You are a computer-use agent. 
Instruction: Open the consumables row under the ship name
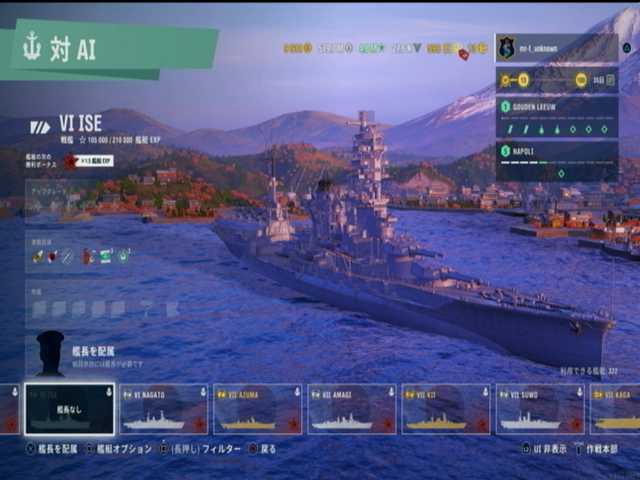pos(82,256)
